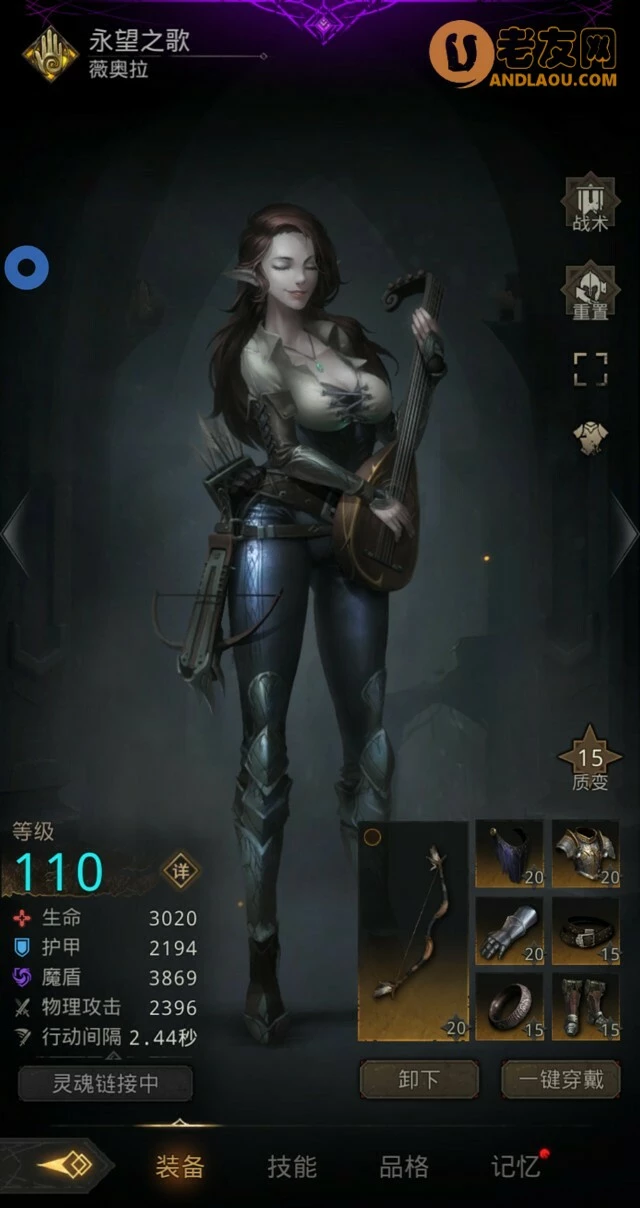This screenshot has height=1208, width=640.
Task: Open the 战术 tactics menu
Action: [590, 204]
